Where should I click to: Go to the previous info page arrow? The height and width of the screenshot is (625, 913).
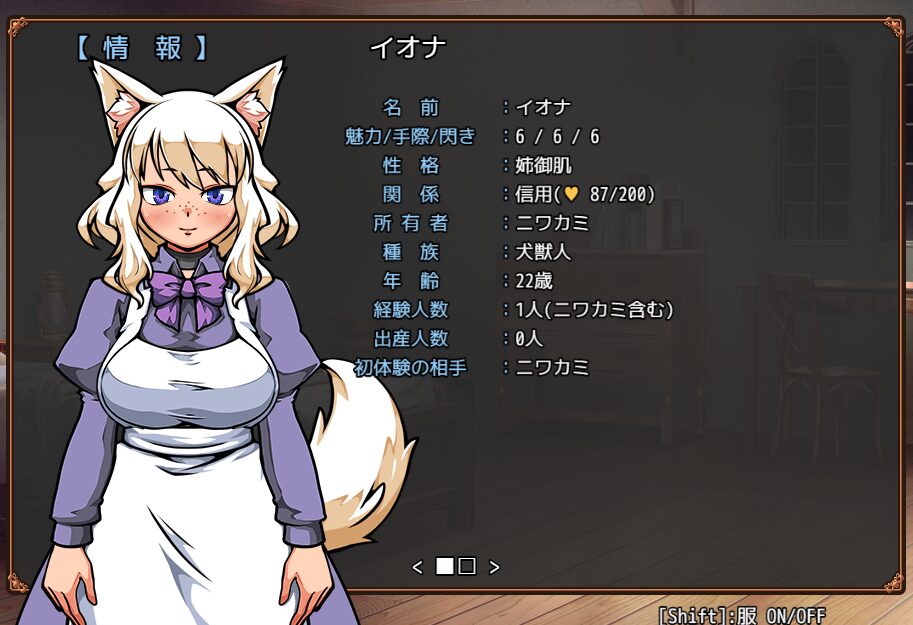coord(418,567)
